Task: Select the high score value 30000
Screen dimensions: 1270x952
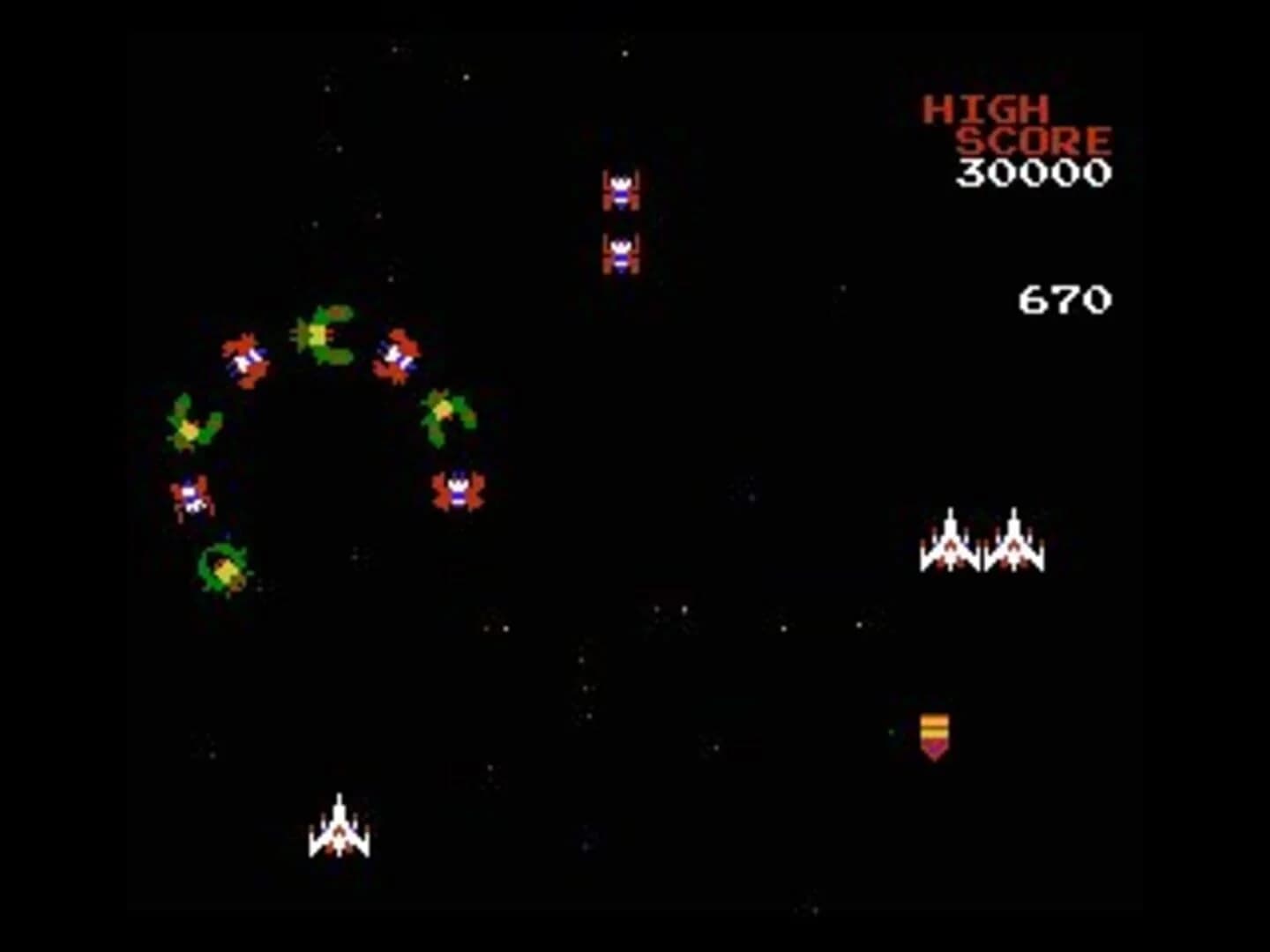Action: click(x=1035, y=173)
